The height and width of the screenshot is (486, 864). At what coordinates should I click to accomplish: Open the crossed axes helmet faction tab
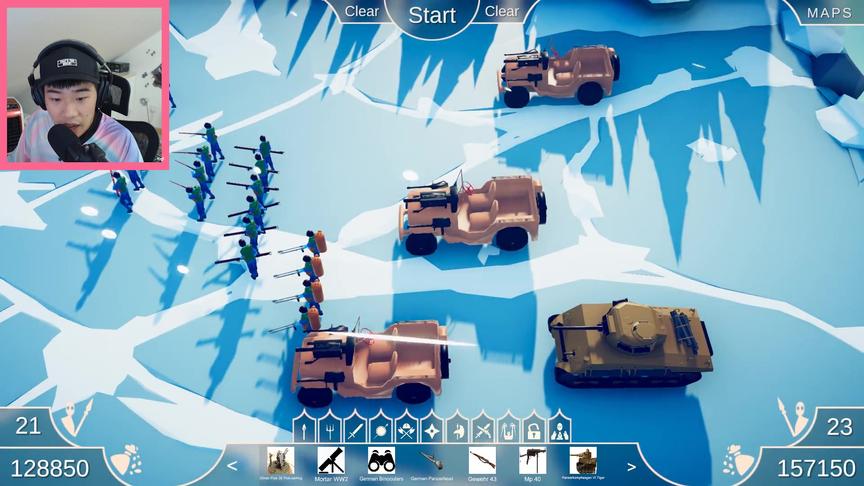coord(406,430)
